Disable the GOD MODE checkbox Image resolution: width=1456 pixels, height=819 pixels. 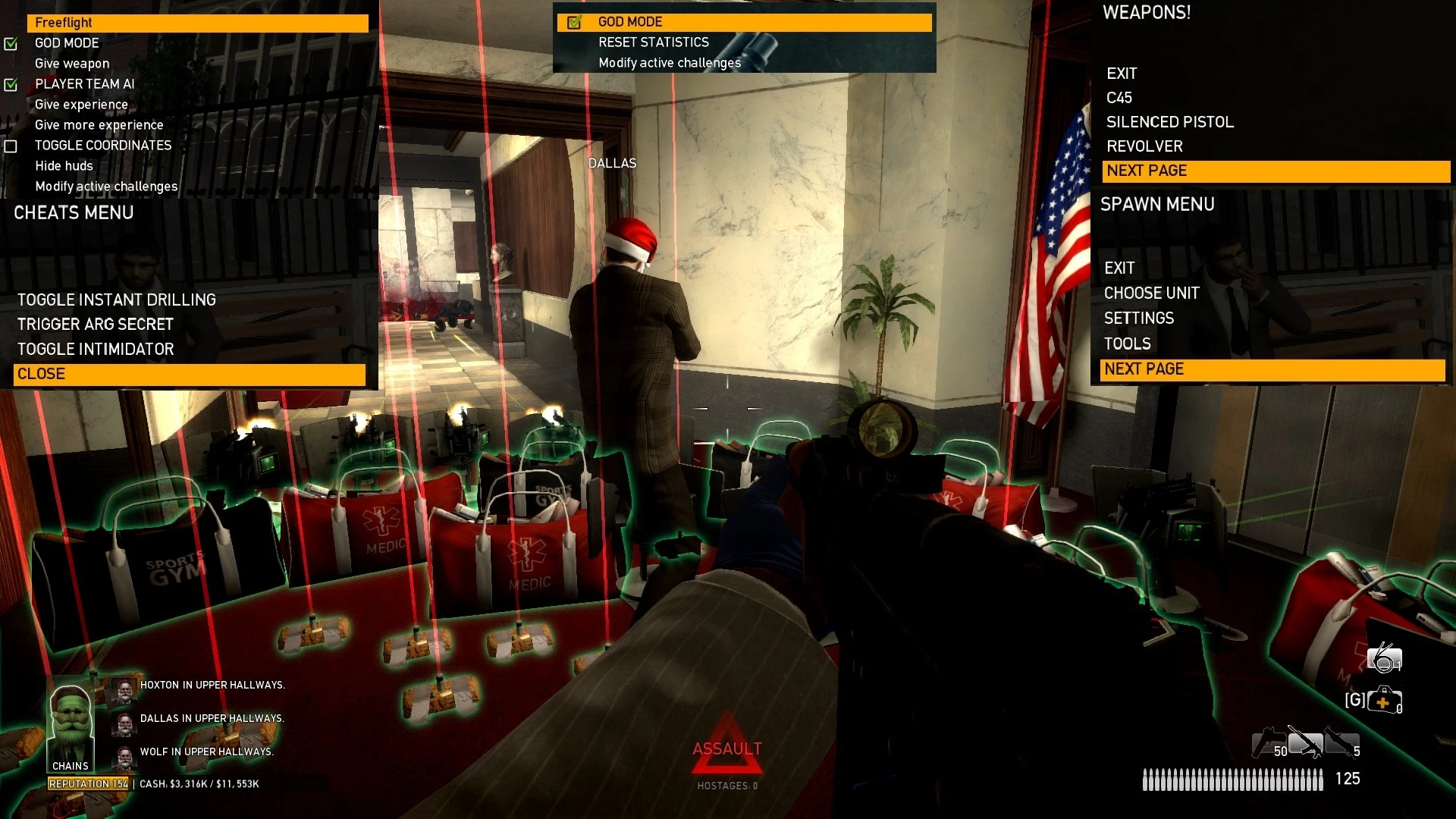coord(11,43)
